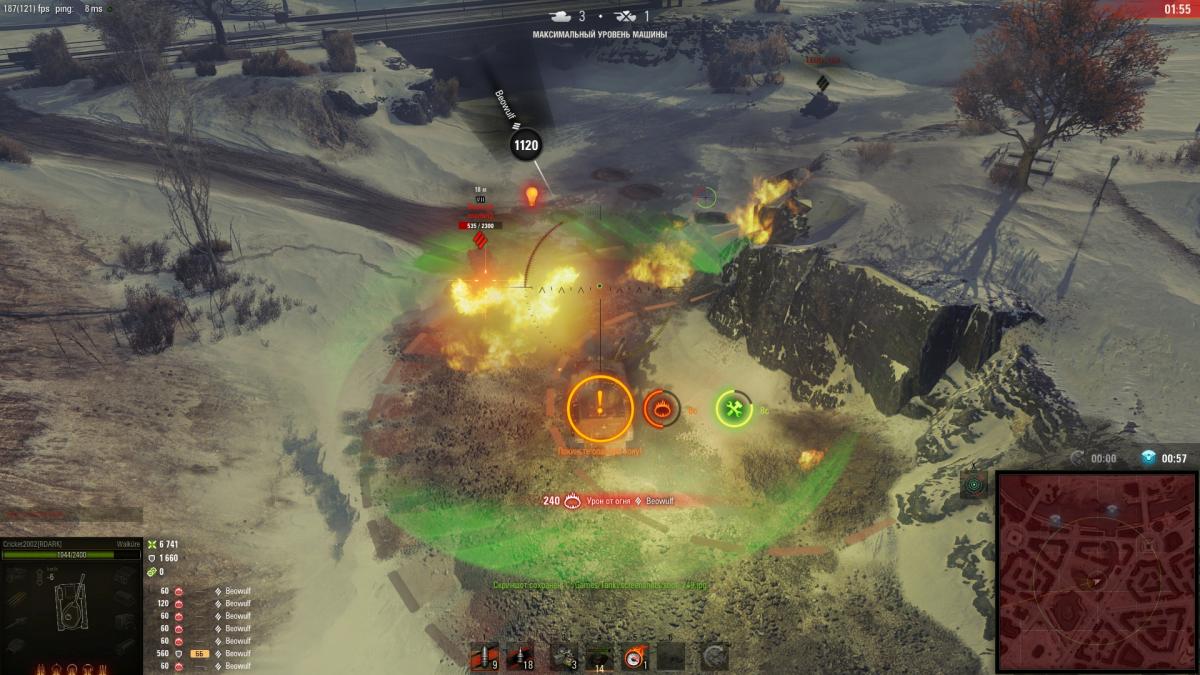The height and width of the screenshot is (675, 1200).
Task: Activate the flaming gauge consumable
Action: 634,655
